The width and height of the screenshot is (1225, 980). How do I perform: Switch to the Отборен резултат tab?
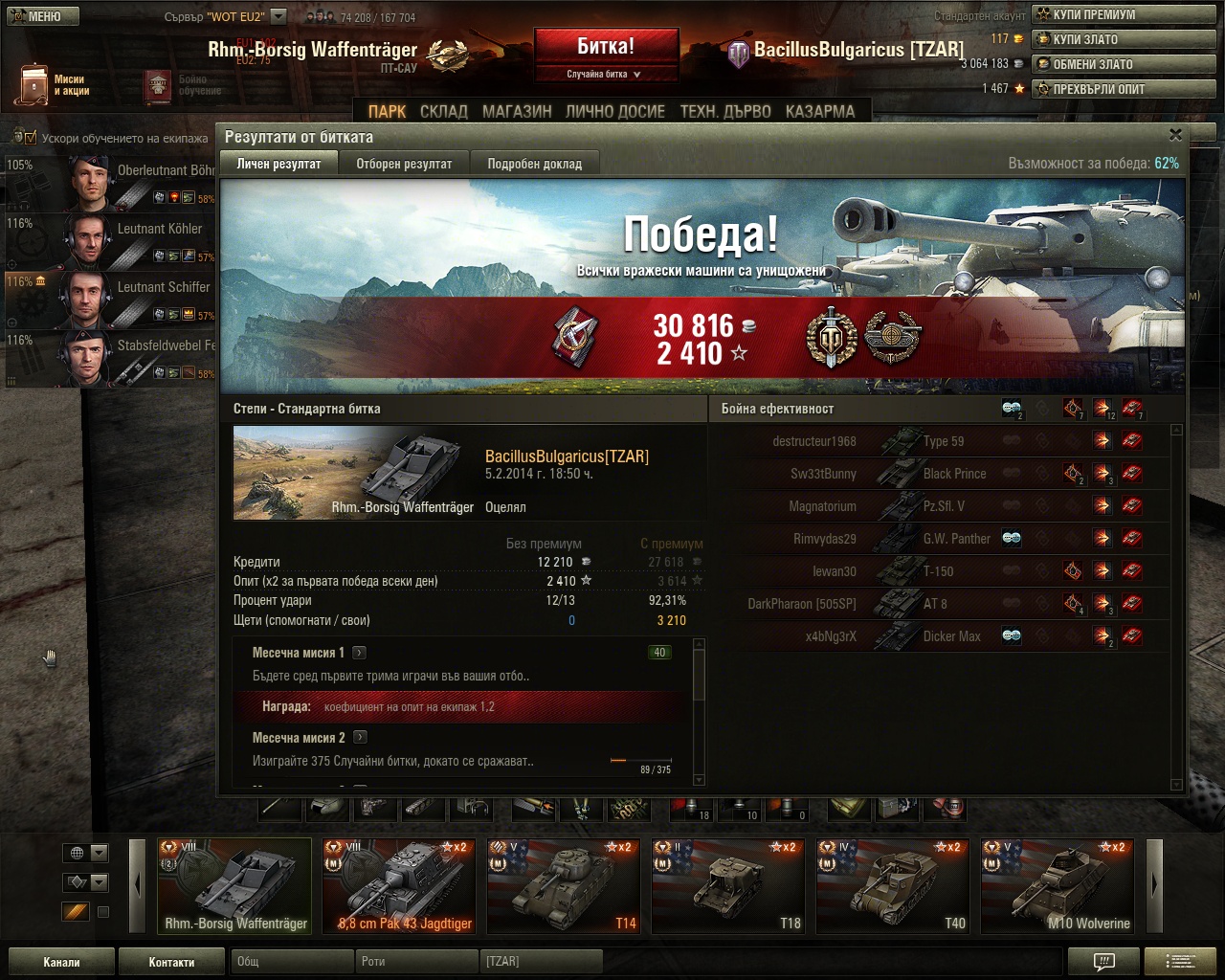(x=404, y=164)
